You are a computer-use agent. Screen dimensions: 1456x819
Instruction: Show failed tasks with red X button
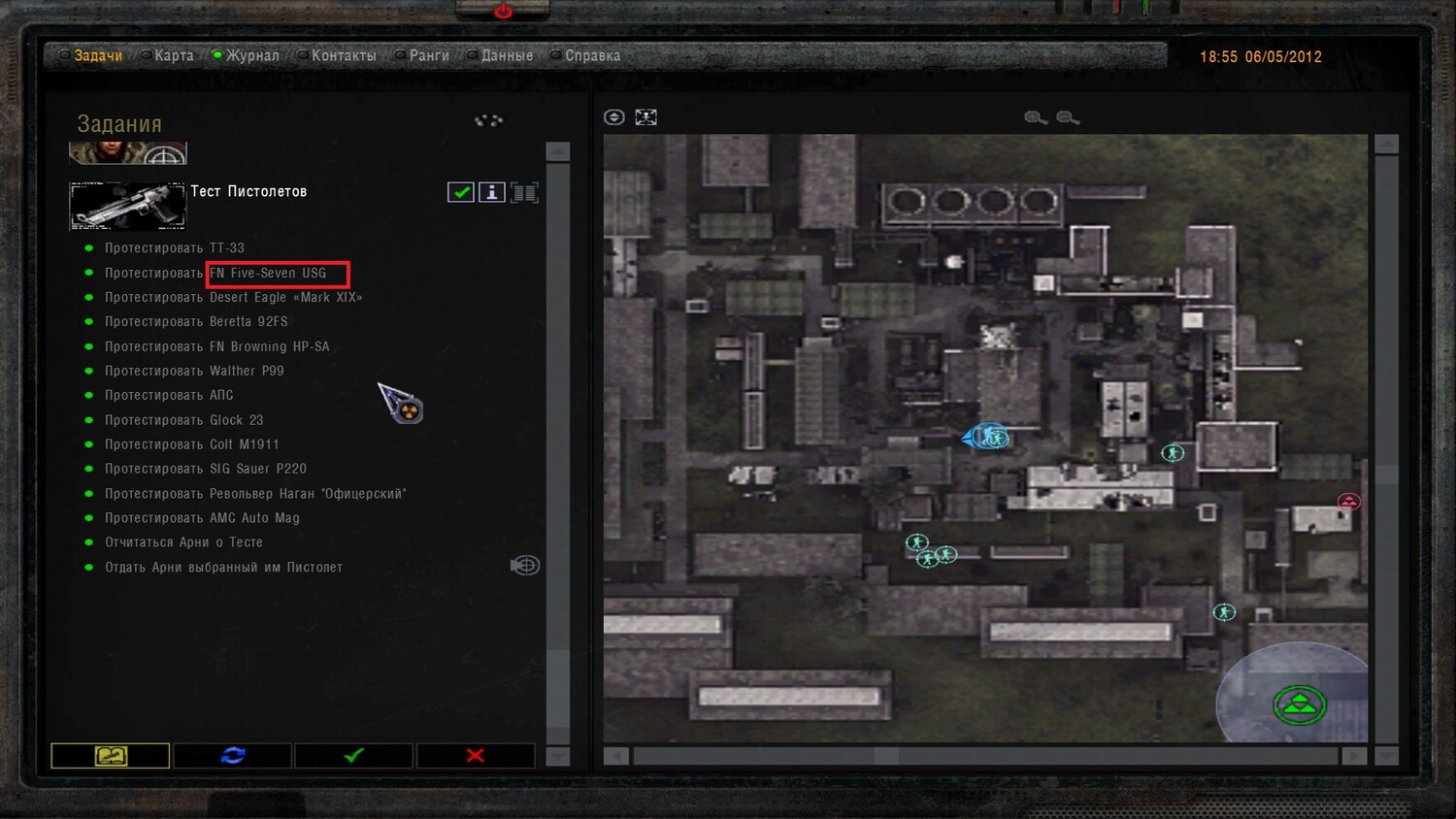tap(475, 755)
